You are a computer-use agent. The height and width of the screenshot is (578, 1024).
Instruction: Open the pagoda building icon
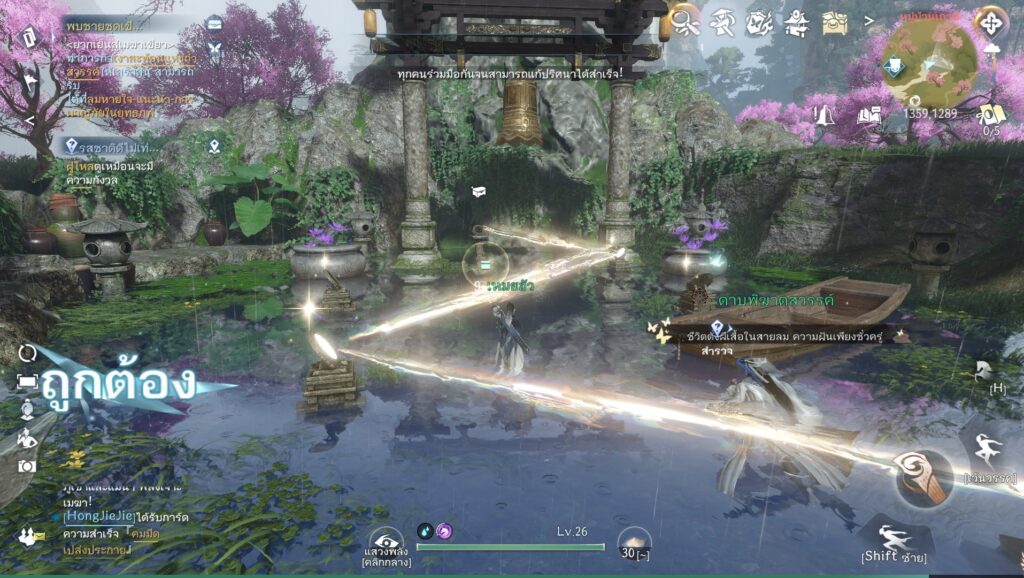pos(796,21)
